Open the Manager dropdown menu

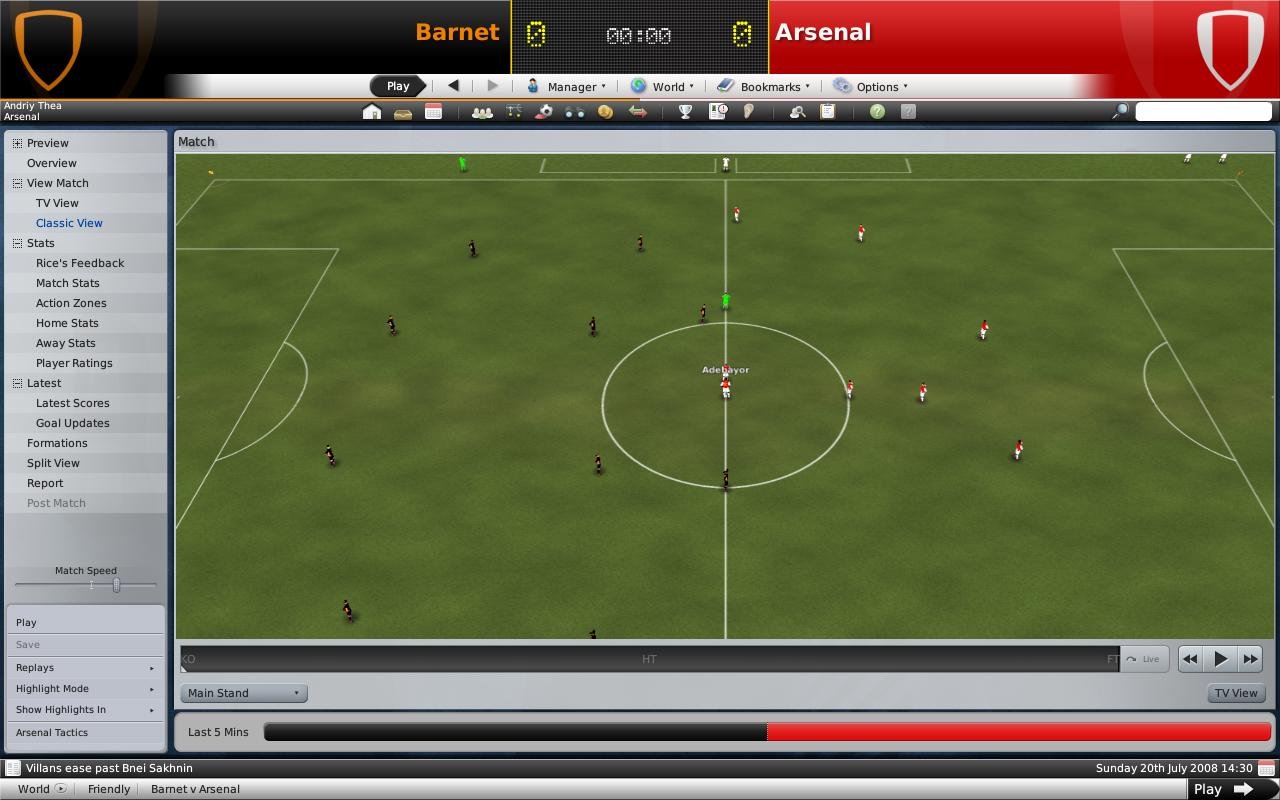click(x=567, y=86)
